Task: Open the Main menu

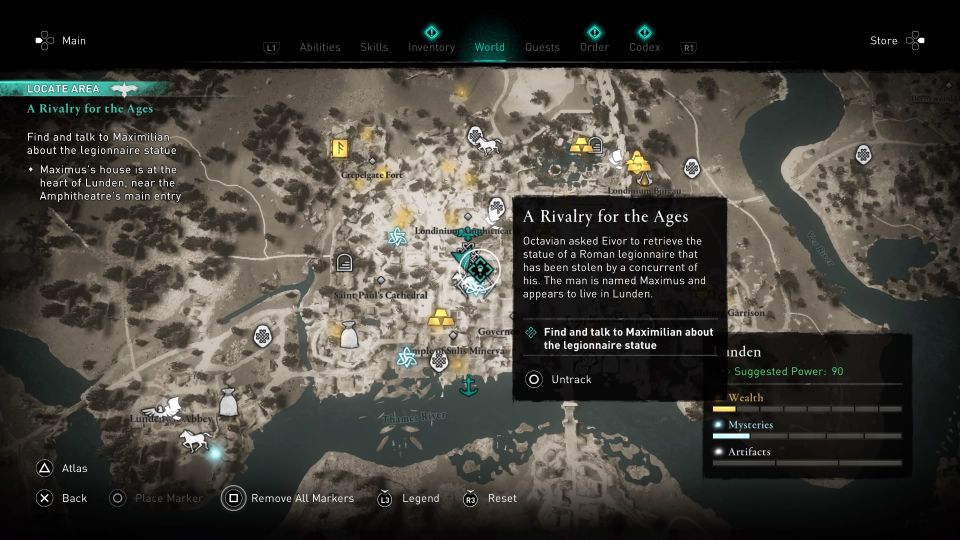Action: click(61, 41)
